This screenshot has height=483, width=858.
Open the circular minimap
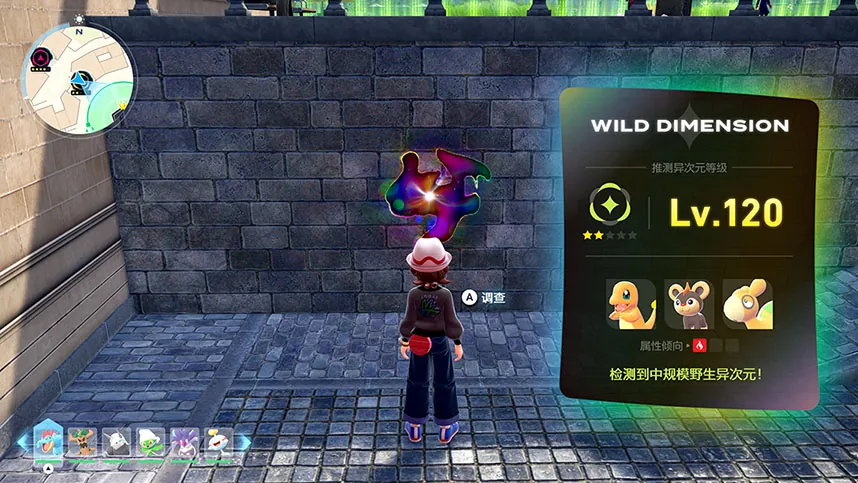(78, 79)
